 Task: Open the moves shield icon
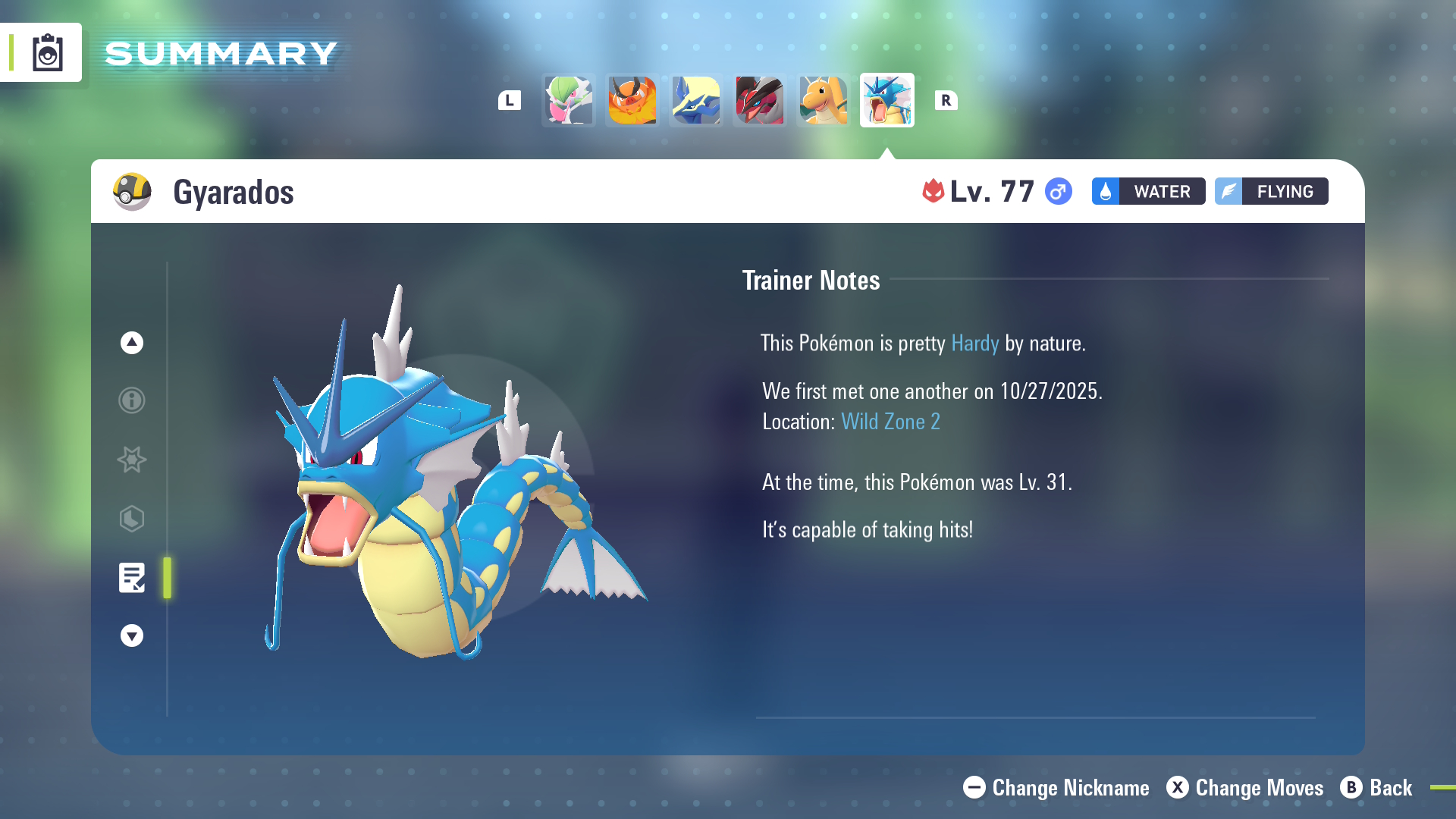pos(131,519)
